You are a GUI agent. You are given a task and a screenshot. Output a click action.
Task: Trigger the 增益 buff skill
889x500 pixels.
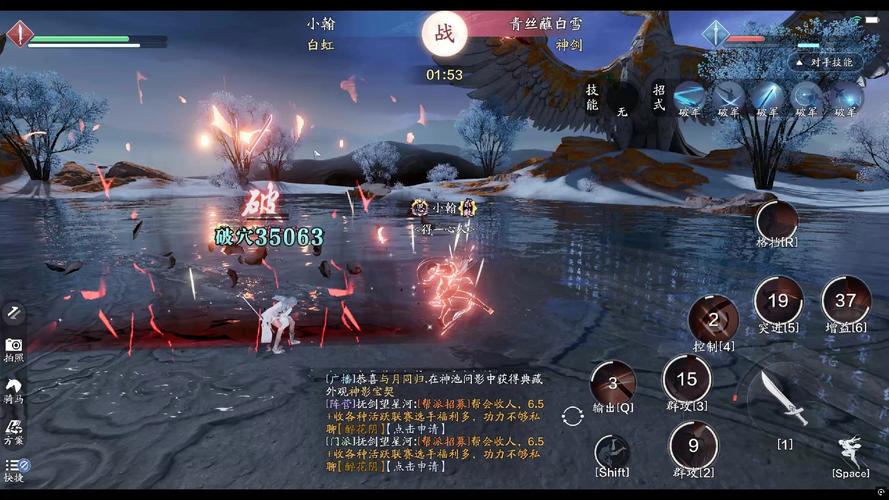[846, 300]
